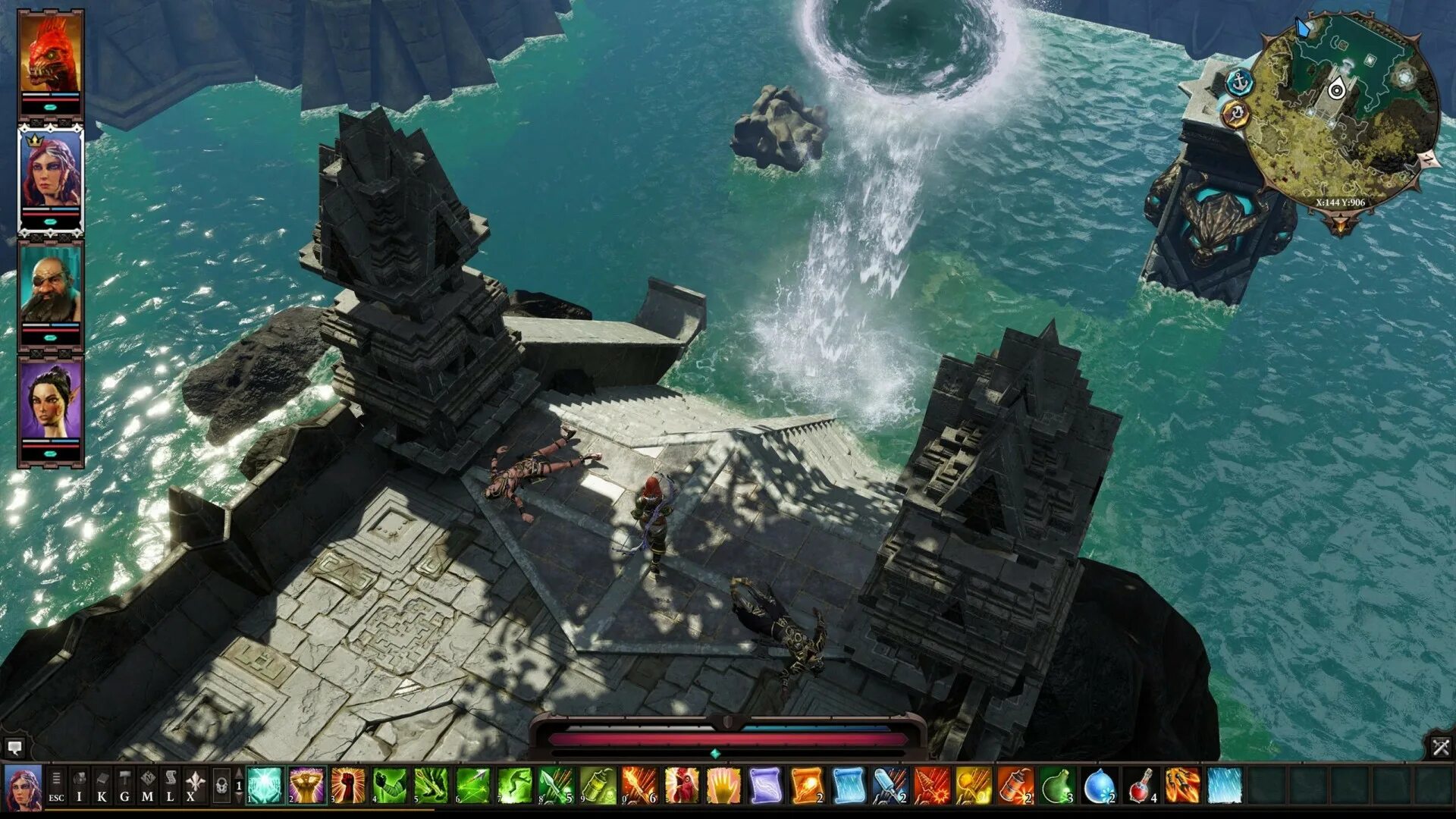Toggle the hotbar padlock
The height and width of the screenshot is (819, 1456).
(x=221, y=786)
